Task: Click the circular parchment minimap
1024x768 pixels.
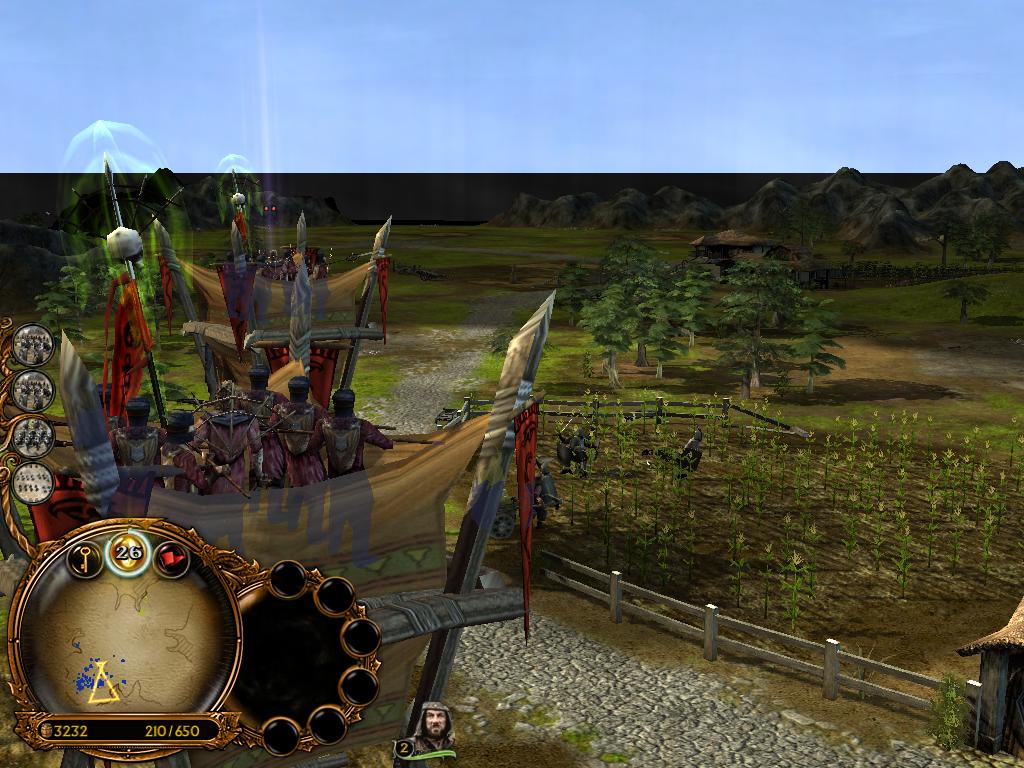Action: coord(125,643)
